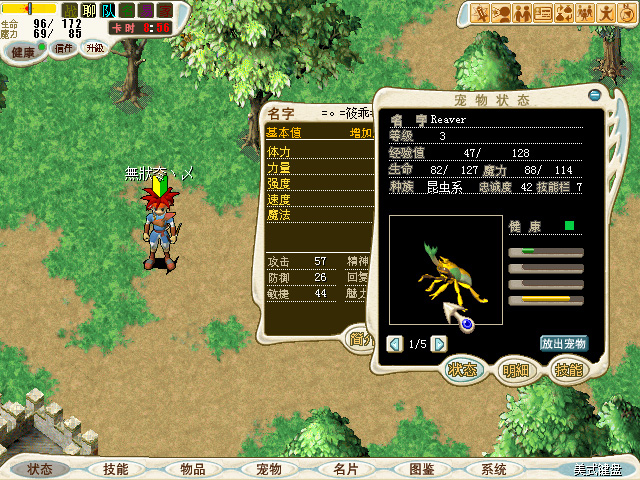Open the 信件 mail button
Viewport: 640px width, 480px height.
(x=64, y=48)
